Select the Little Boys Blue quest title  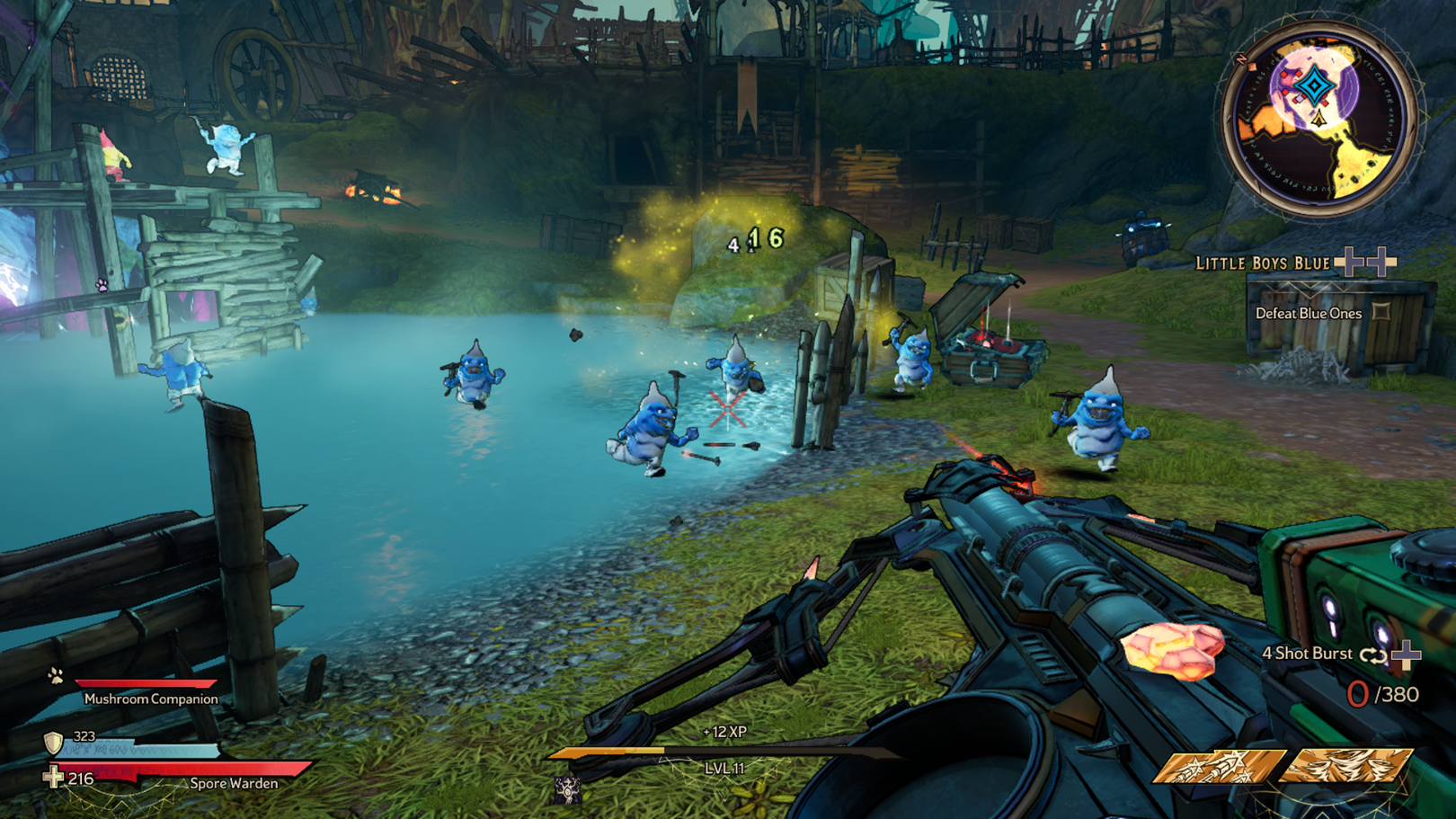click(1262, 263)
